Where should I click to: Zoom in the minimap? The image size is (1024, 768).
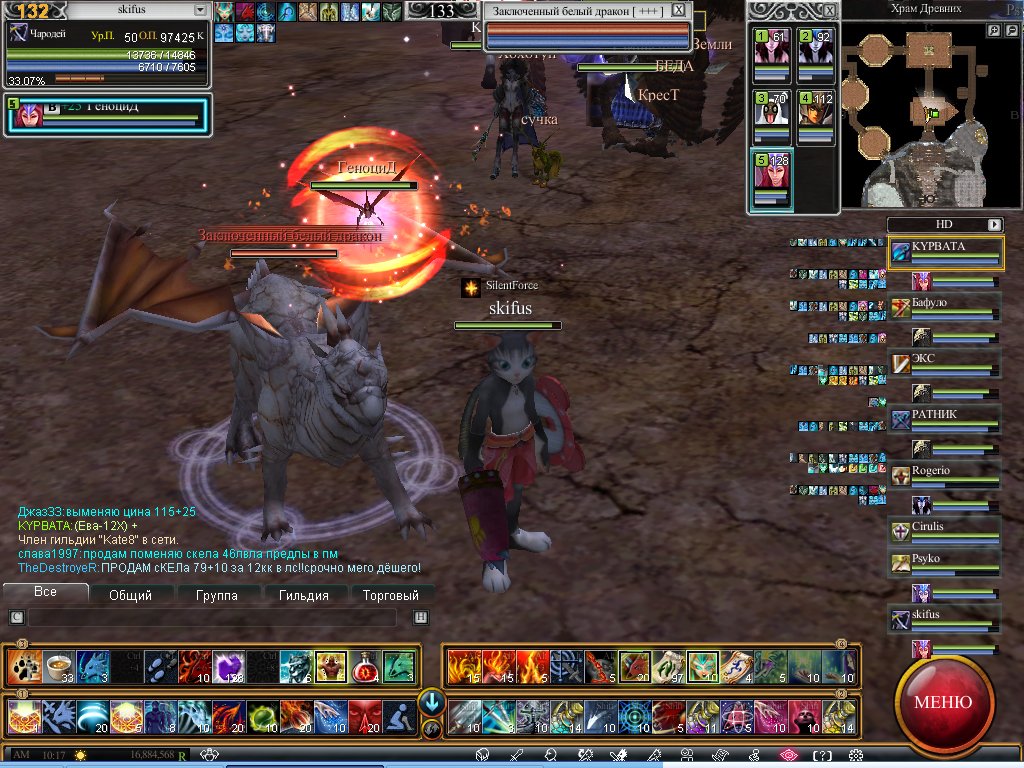(994, 31)
